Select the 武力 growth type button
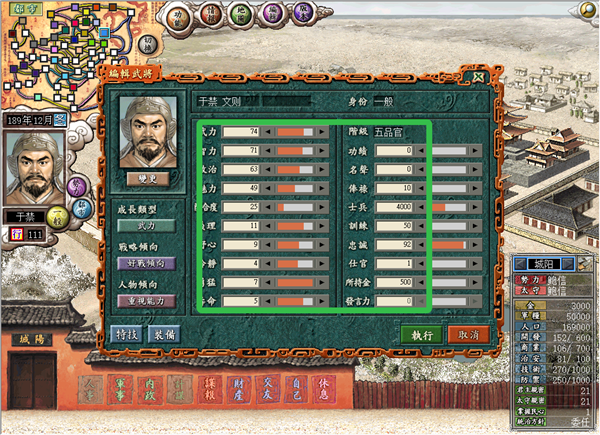The image size is (600, 435). coord(146,229)
